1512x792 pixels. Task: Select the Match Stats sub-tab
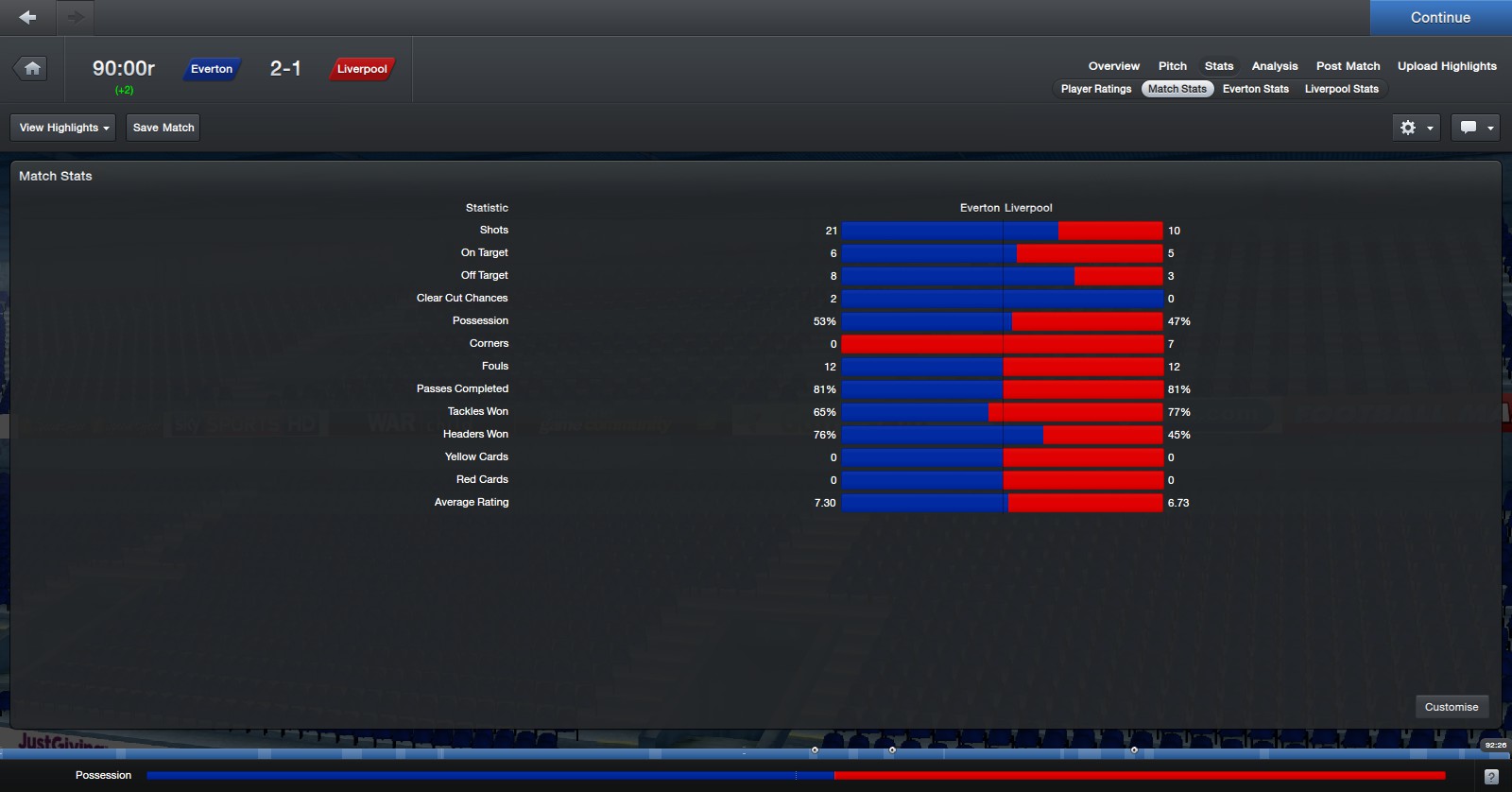1177,89
